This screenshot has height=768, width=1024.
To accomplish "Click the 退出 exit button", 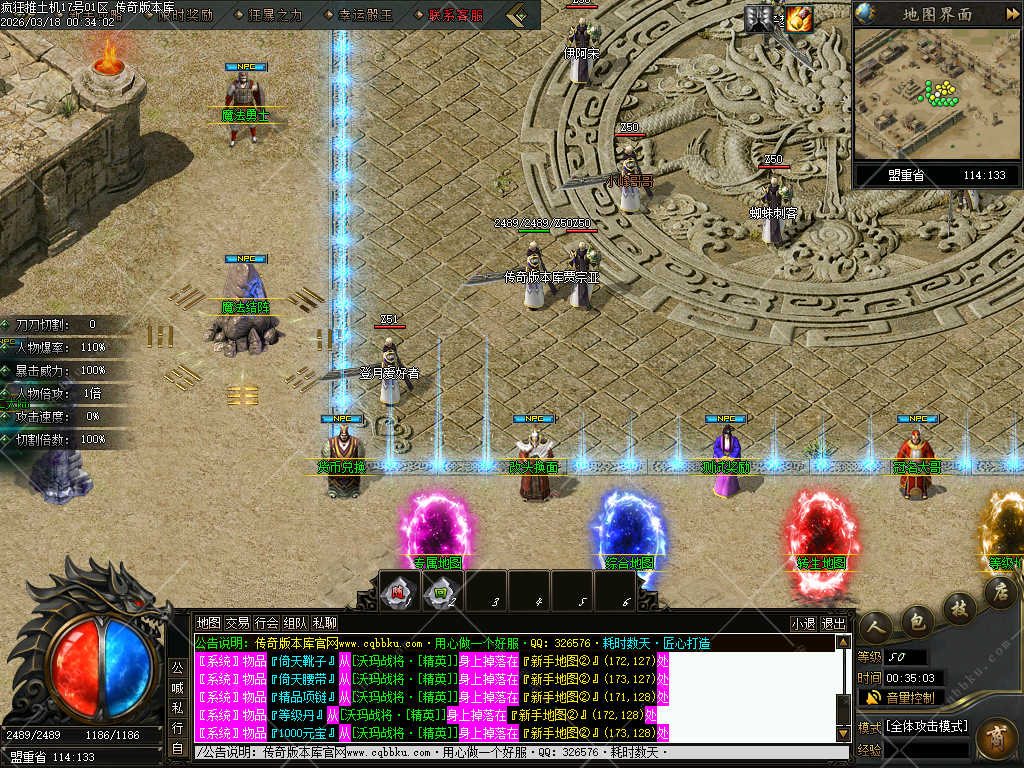I will (833, 623).
